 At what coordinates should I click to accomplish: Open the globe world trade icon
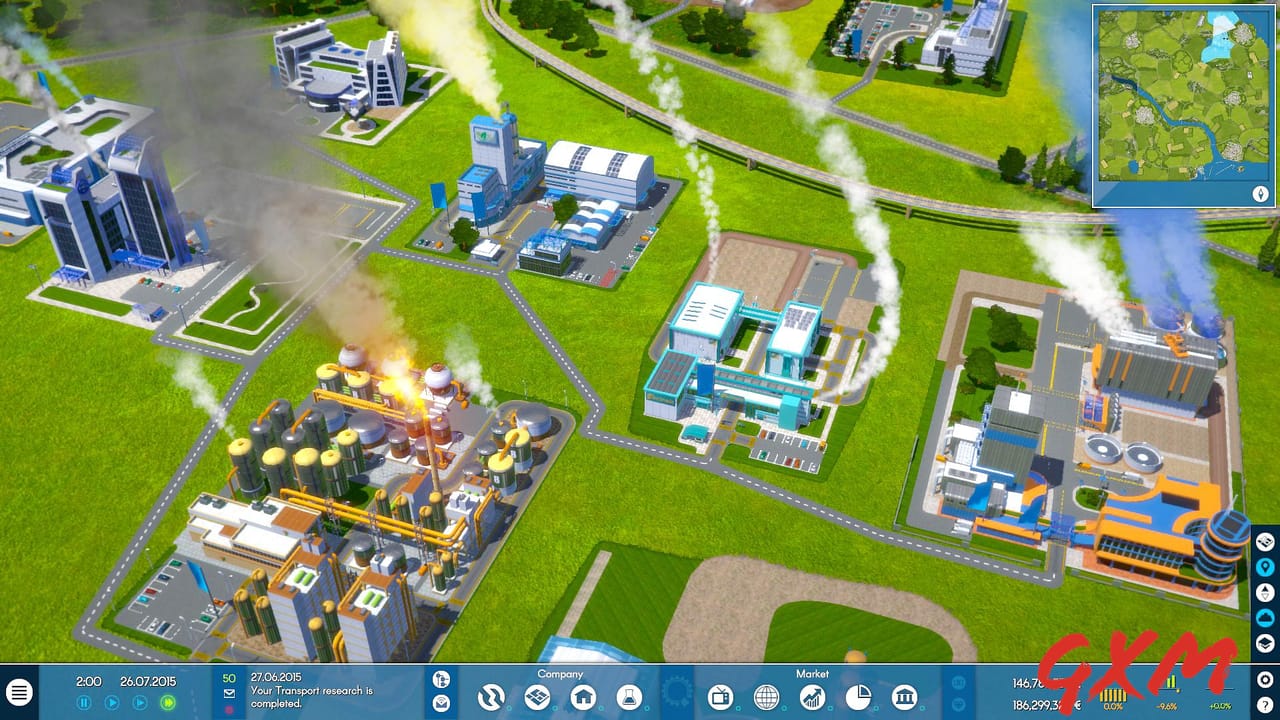[767, 698]
